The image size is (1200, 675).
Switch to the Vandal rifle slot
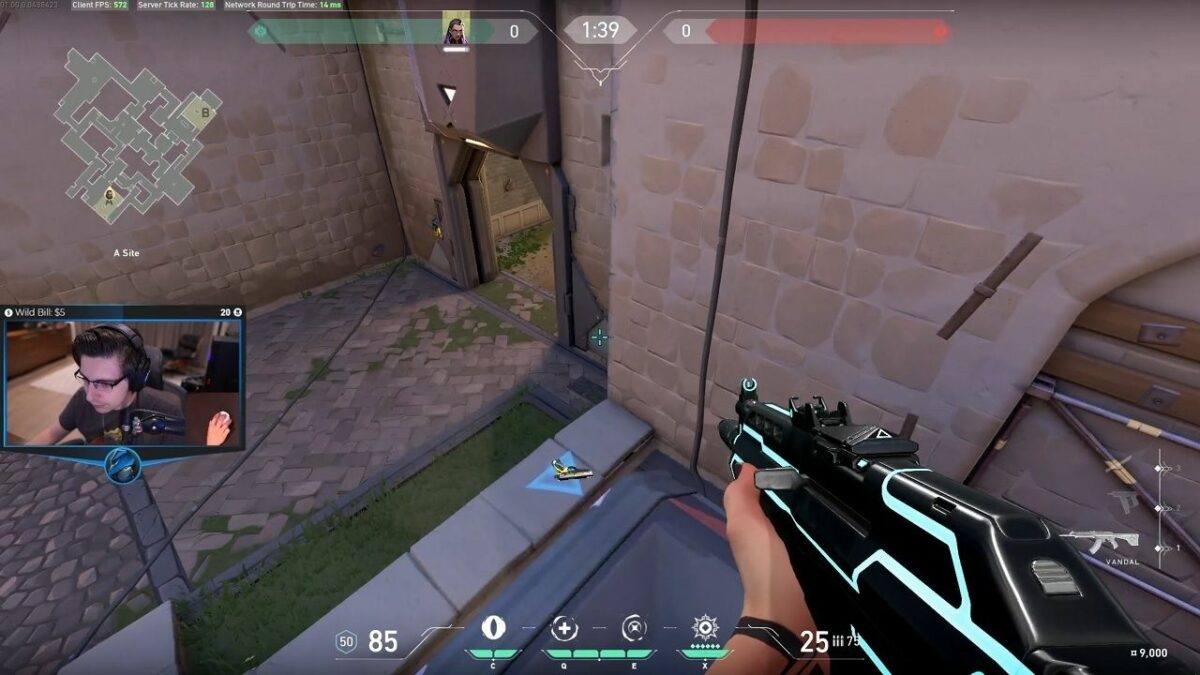1098,541
